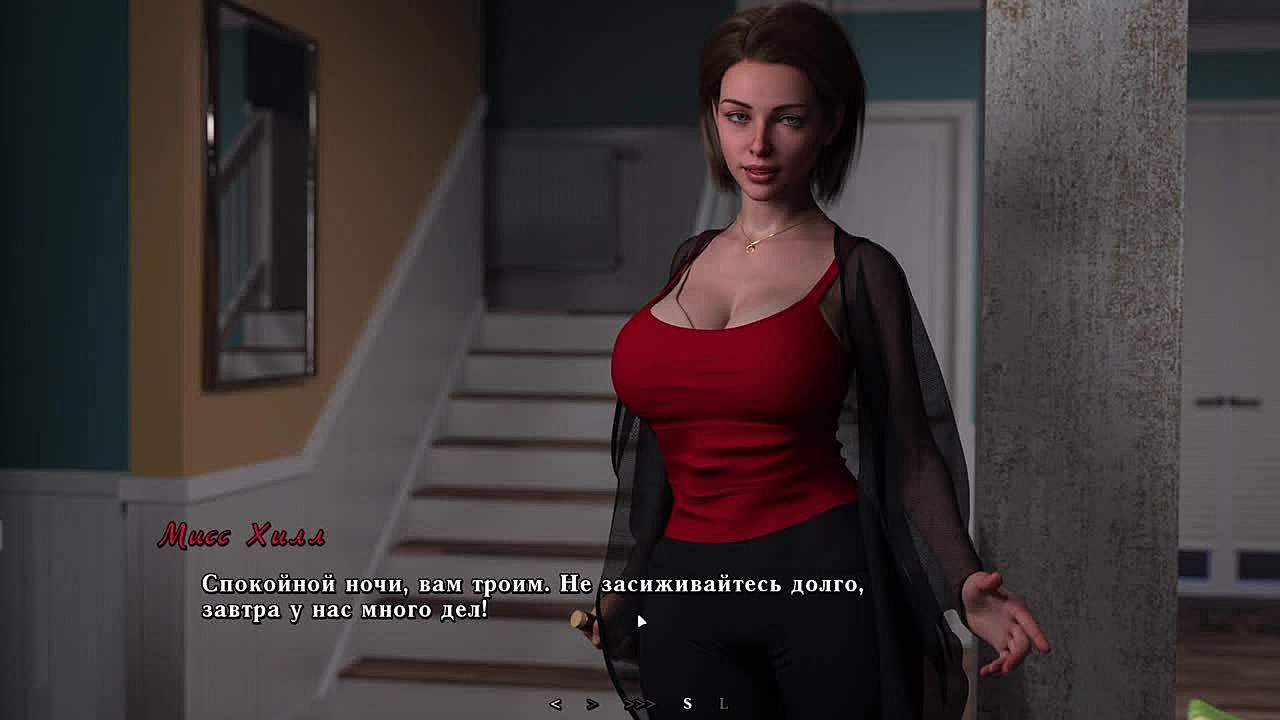Image resolution: width=1280 pixels, height=720 pixels.
Task: Go back with the '<' rollback button
Action: (556, 704)
